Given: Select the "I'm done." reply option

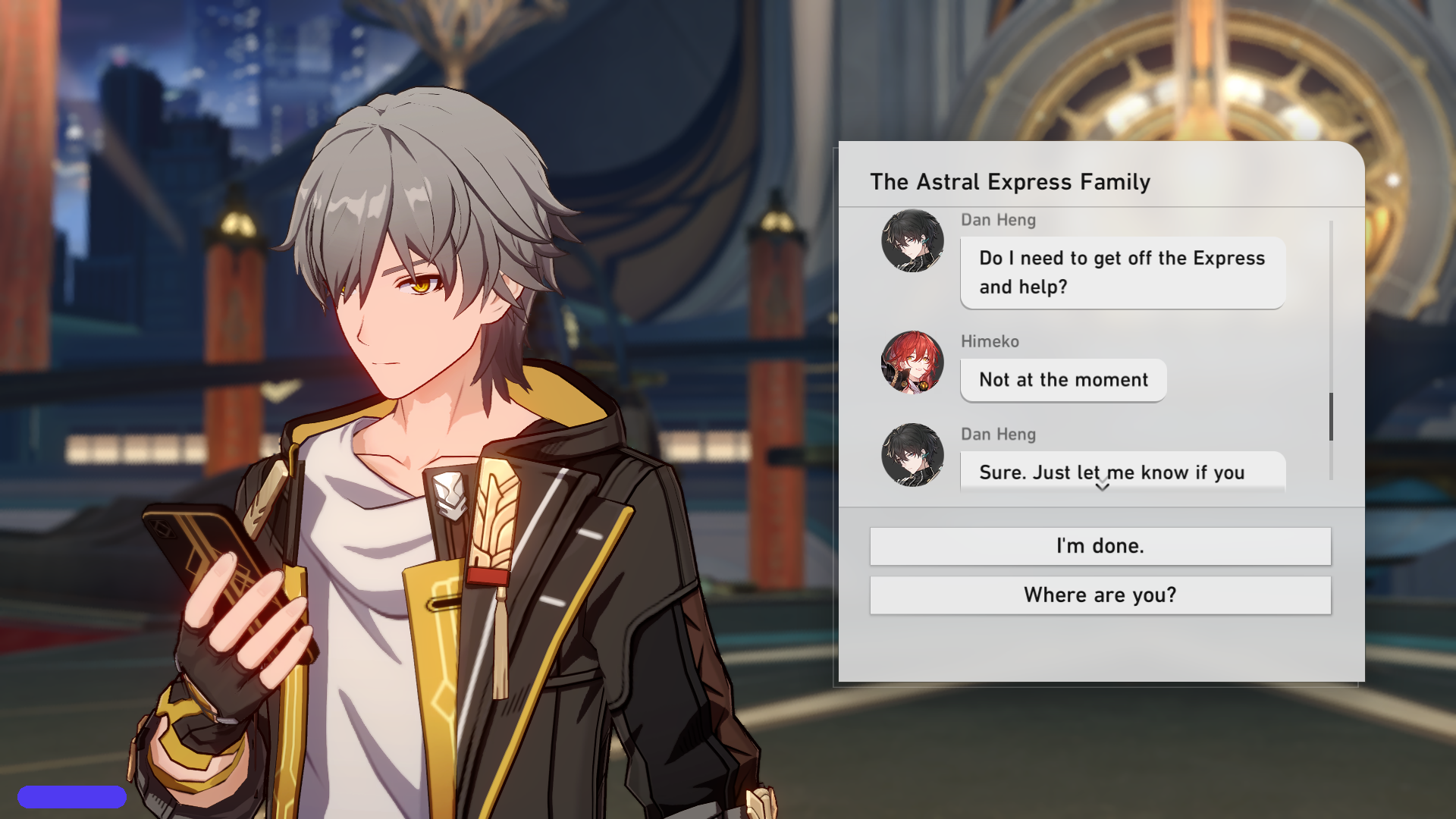Looking at the screenshot, I should (1100, 545).
